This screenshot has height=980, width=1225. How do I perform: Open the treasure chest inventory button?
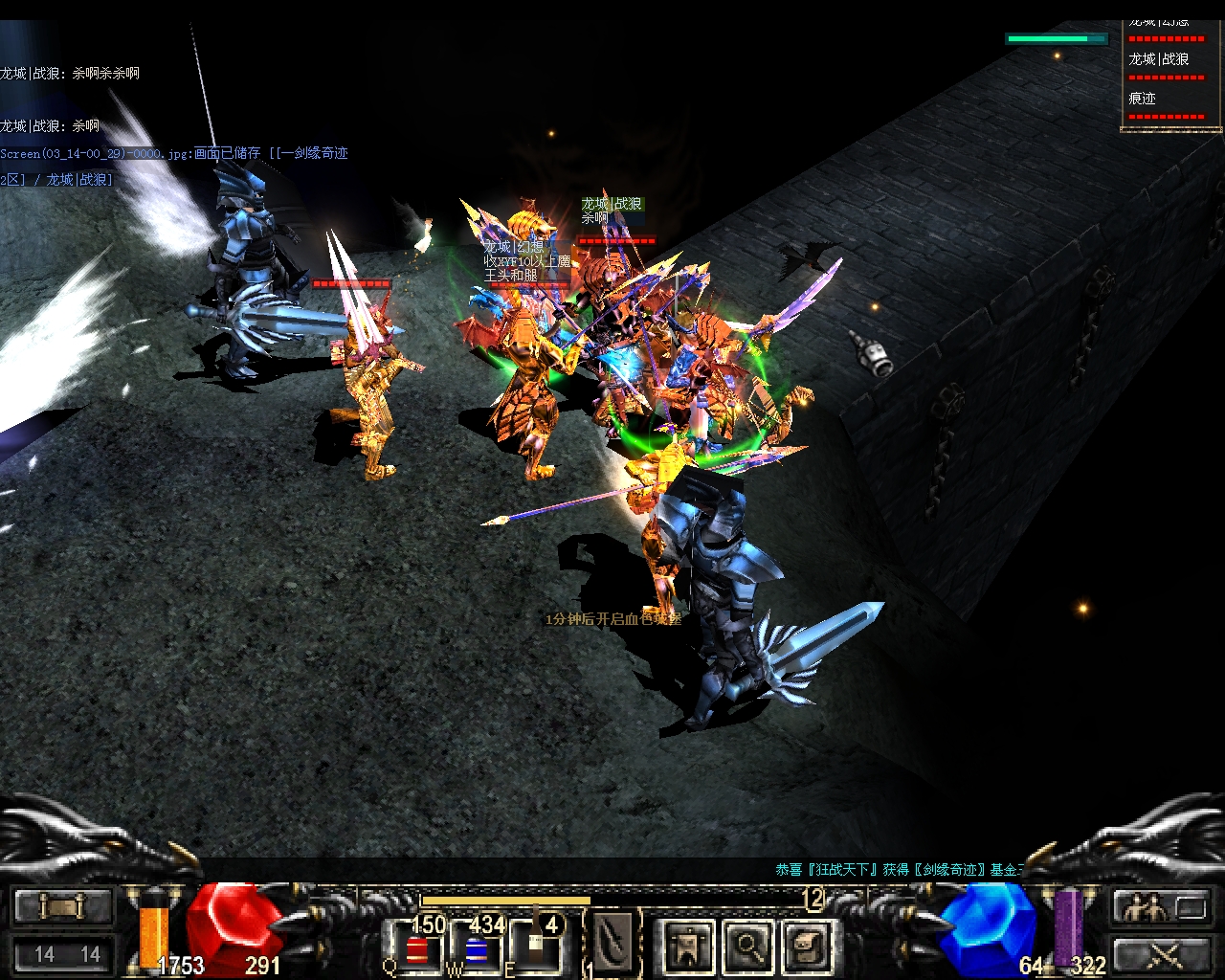808,946
